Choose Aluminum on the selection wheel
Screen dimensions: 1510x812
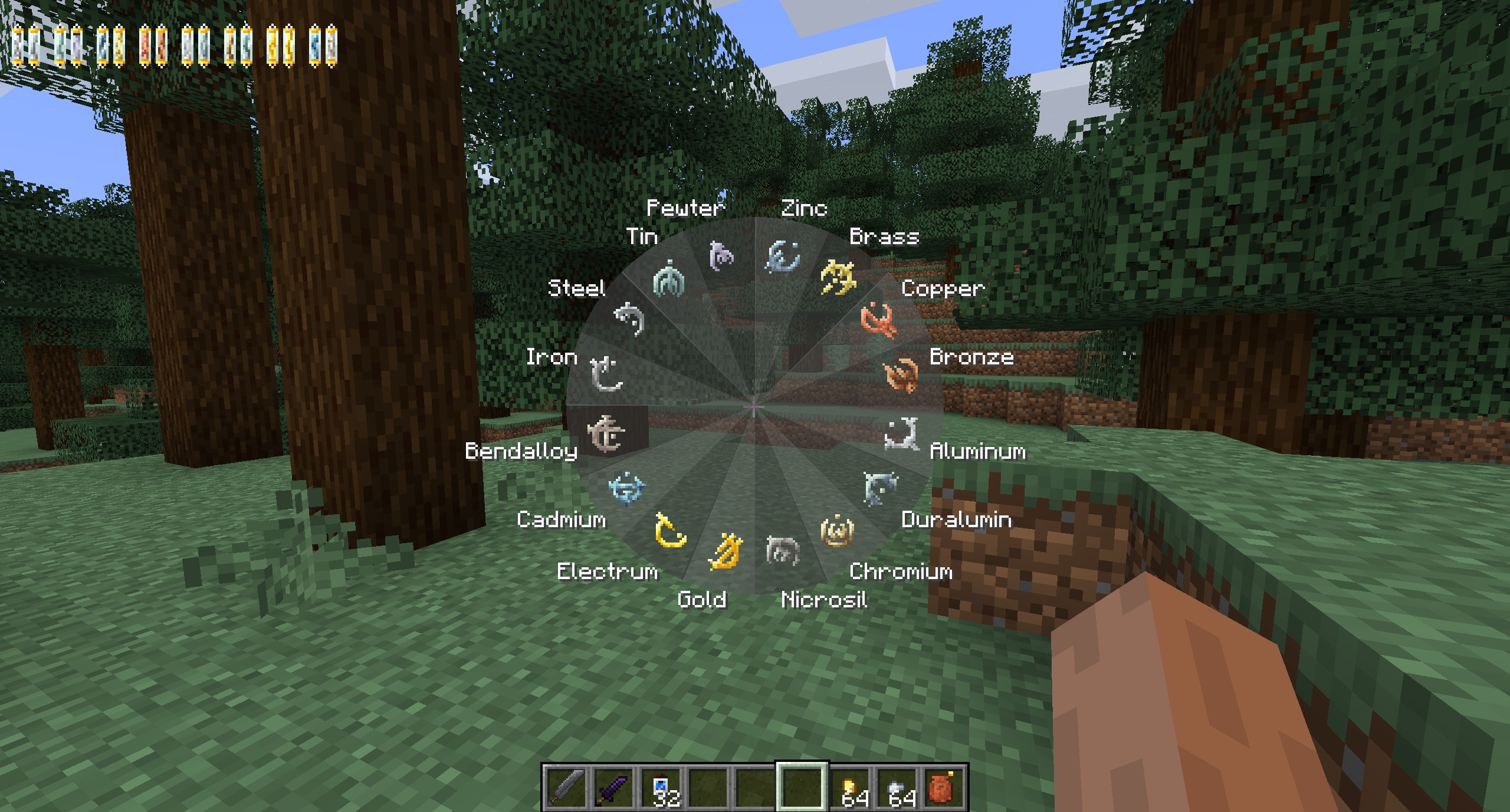[x=901, y=434]
